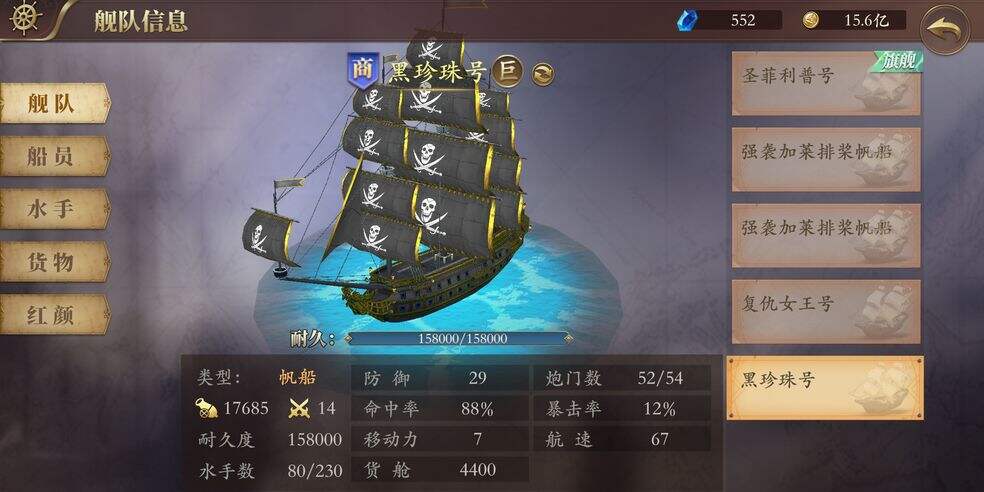Viewport: 984px width, 492px height.
Task: Click the blue gem currency icon
Action: coord(688,20)
